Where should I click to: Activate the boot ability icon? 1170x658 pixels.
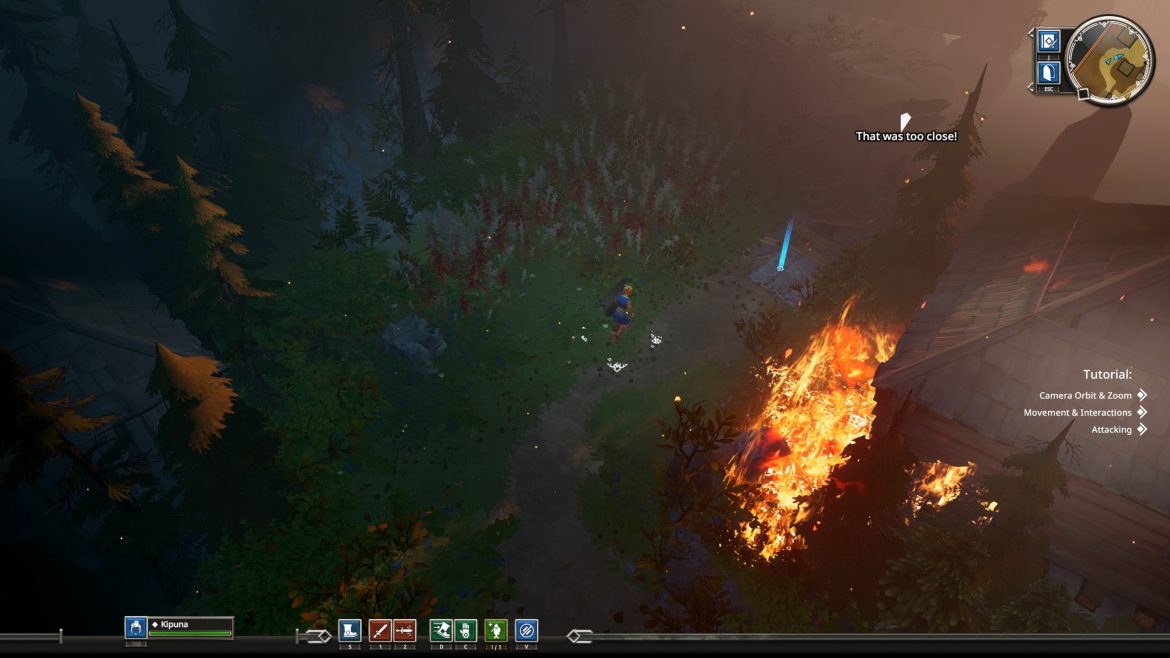point(349,630)
